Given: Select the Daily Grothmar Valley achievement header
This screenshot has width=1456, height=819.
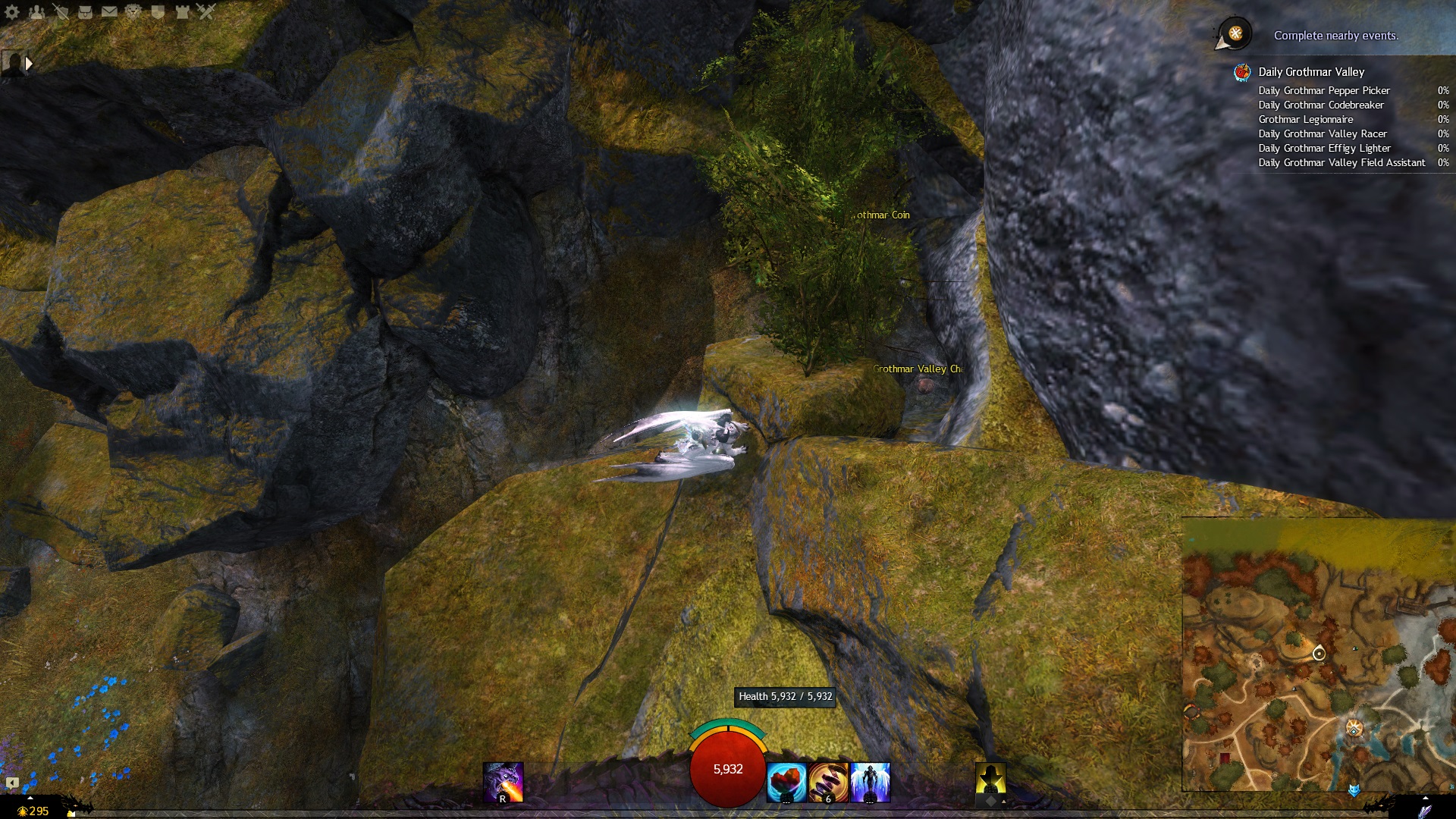Looking at the screenshot, I should click(1311, 72).
